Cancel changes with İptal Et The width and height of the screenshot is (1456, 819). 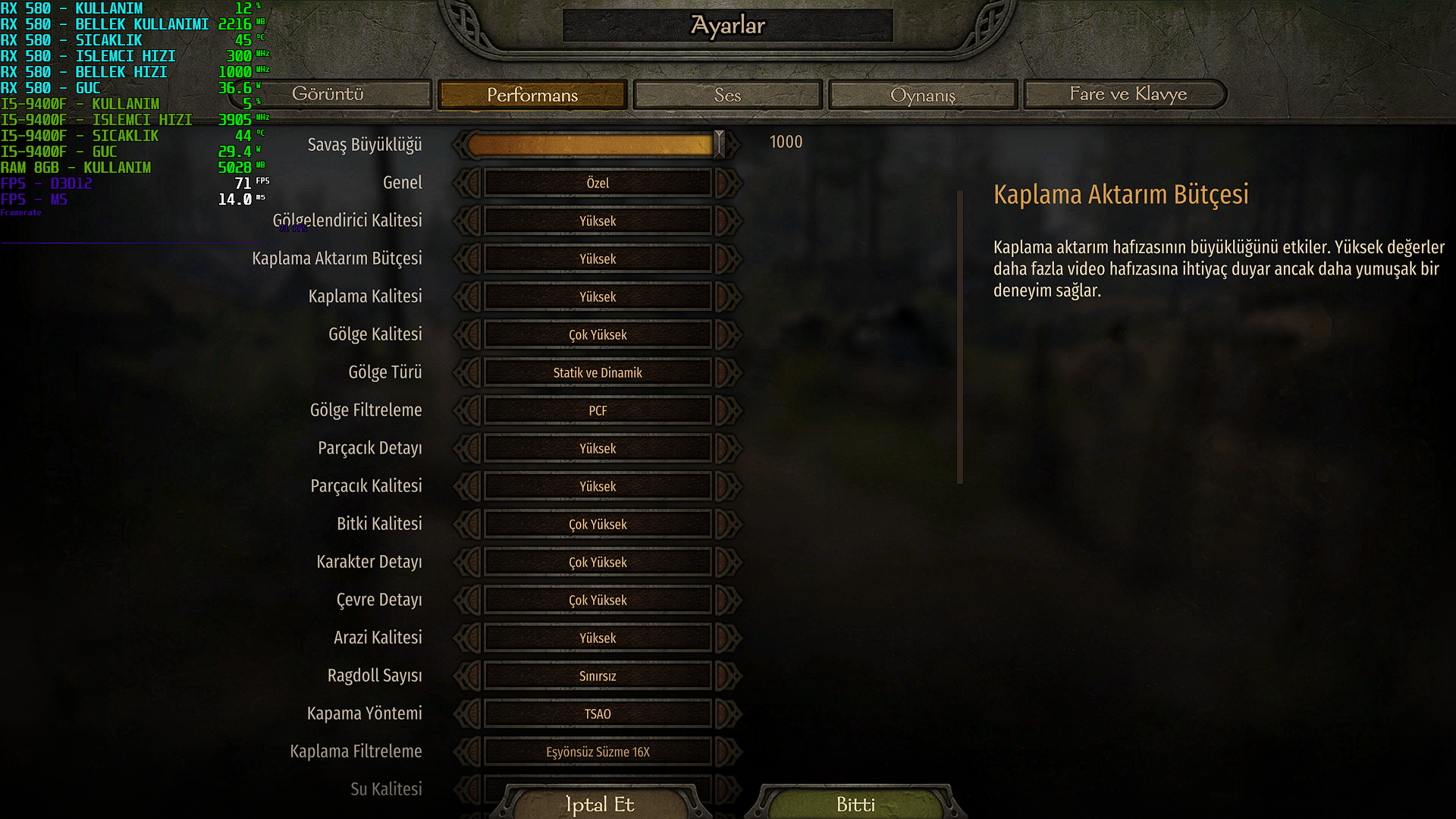(x=599, y=804)
